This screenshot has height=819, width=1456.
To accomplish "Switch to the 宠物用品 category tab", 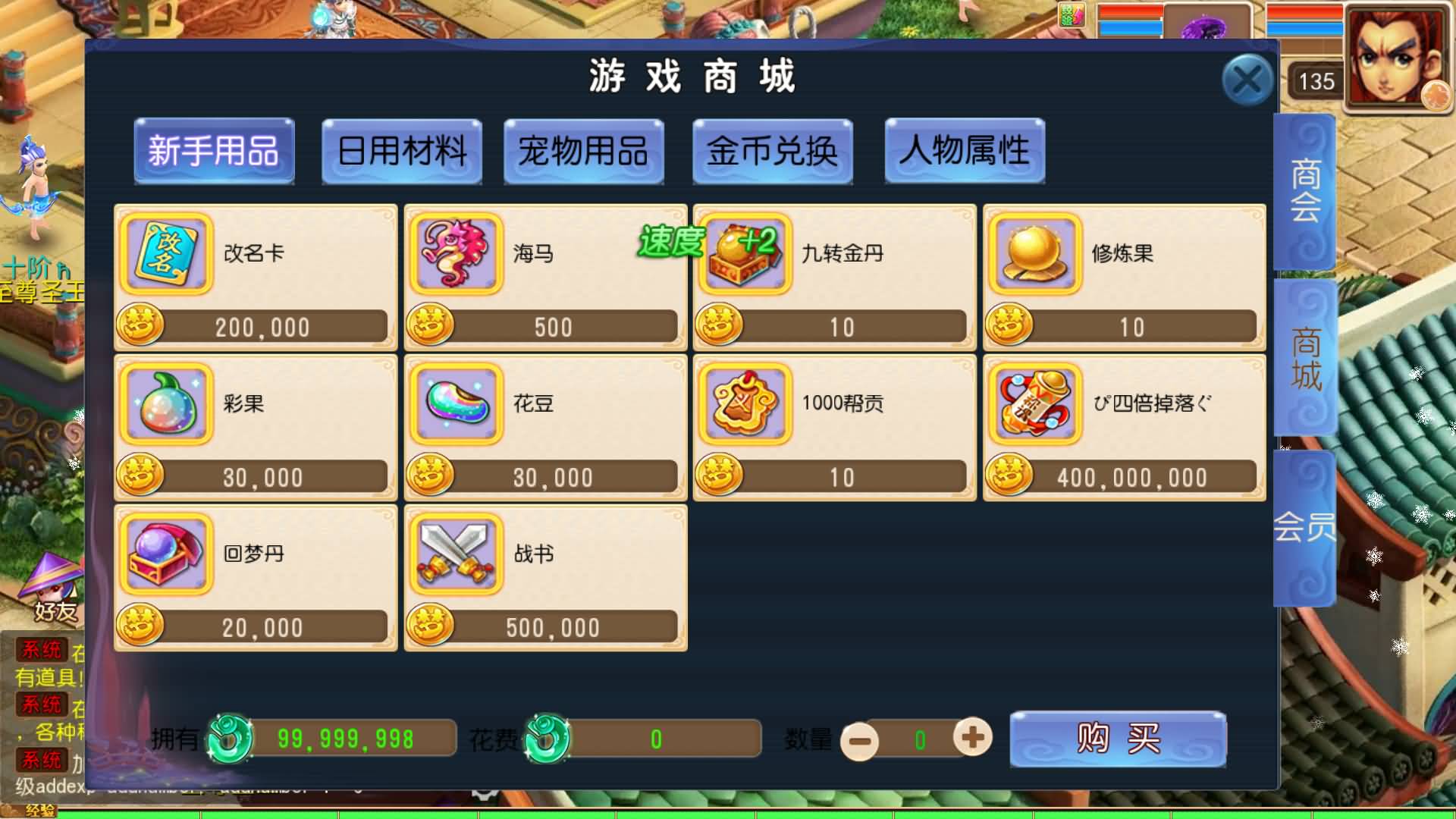I will 584,152.
